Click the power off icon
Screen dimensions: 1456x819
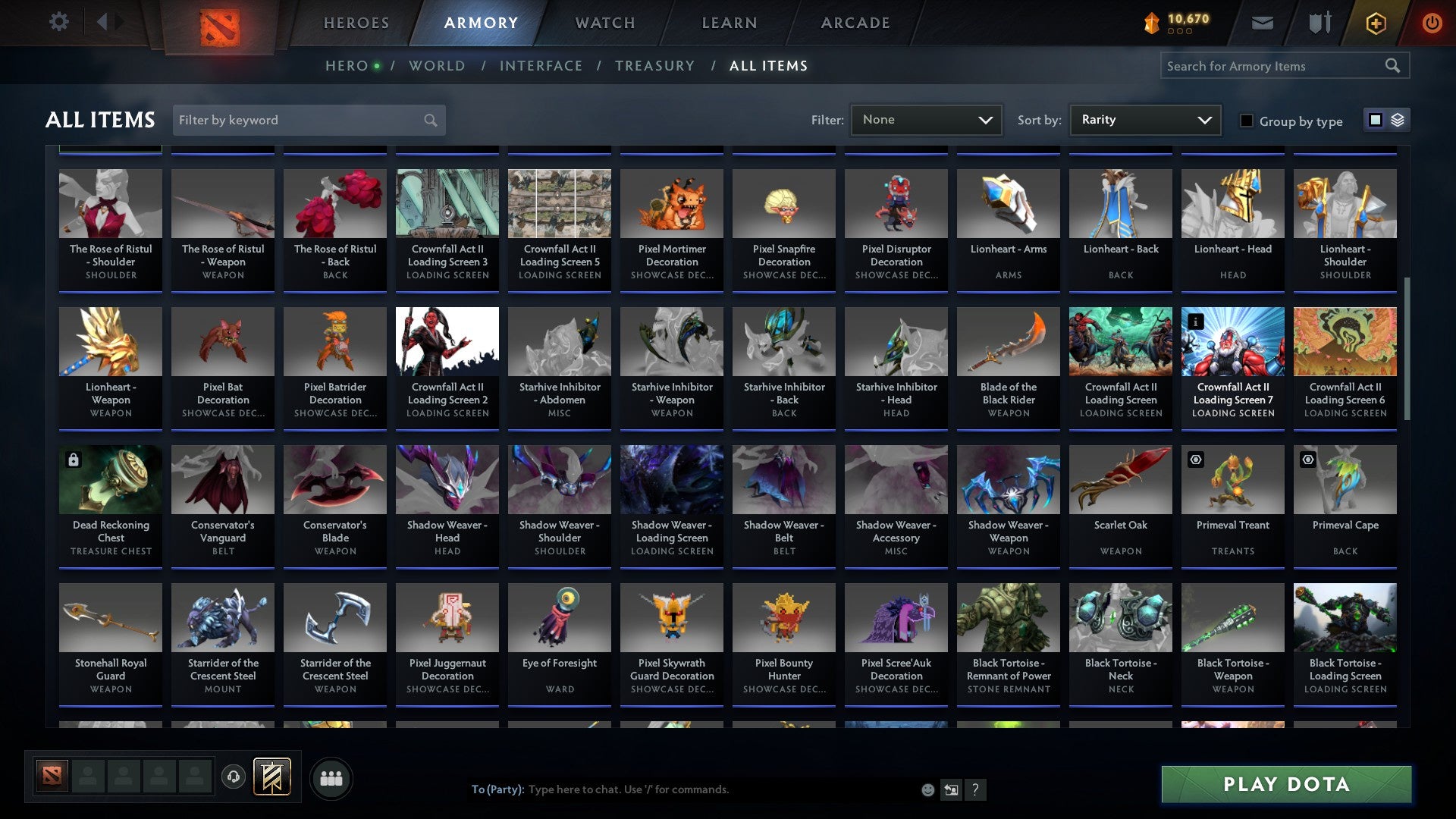click(1433, 23)
